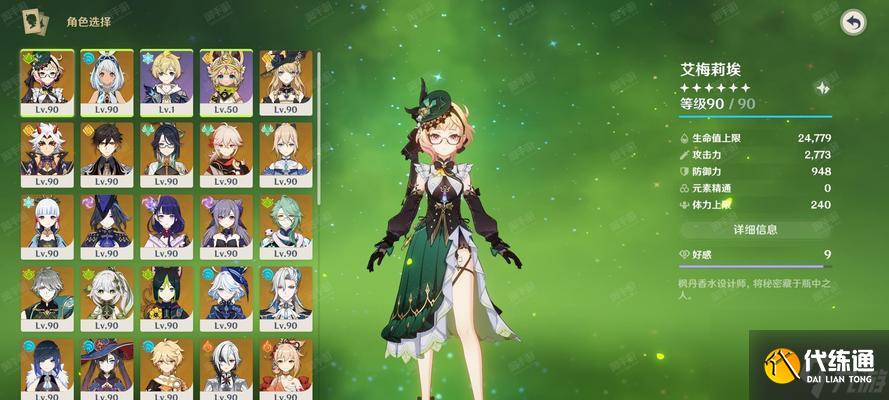Choose Kazuha's character portrait
889x400 pixels.
click(x=226, y=155)
